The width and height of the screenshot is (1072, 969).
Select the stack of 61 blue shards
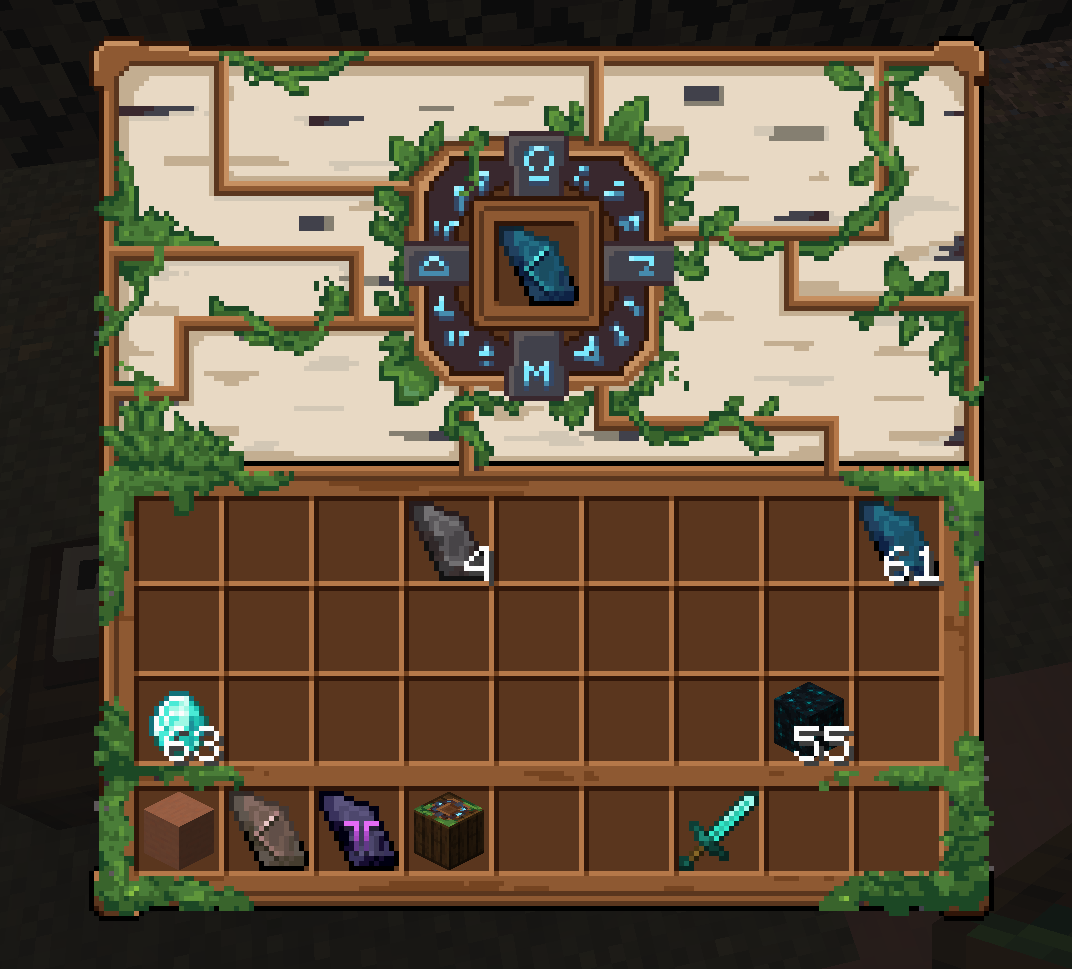tap(897, 541)
